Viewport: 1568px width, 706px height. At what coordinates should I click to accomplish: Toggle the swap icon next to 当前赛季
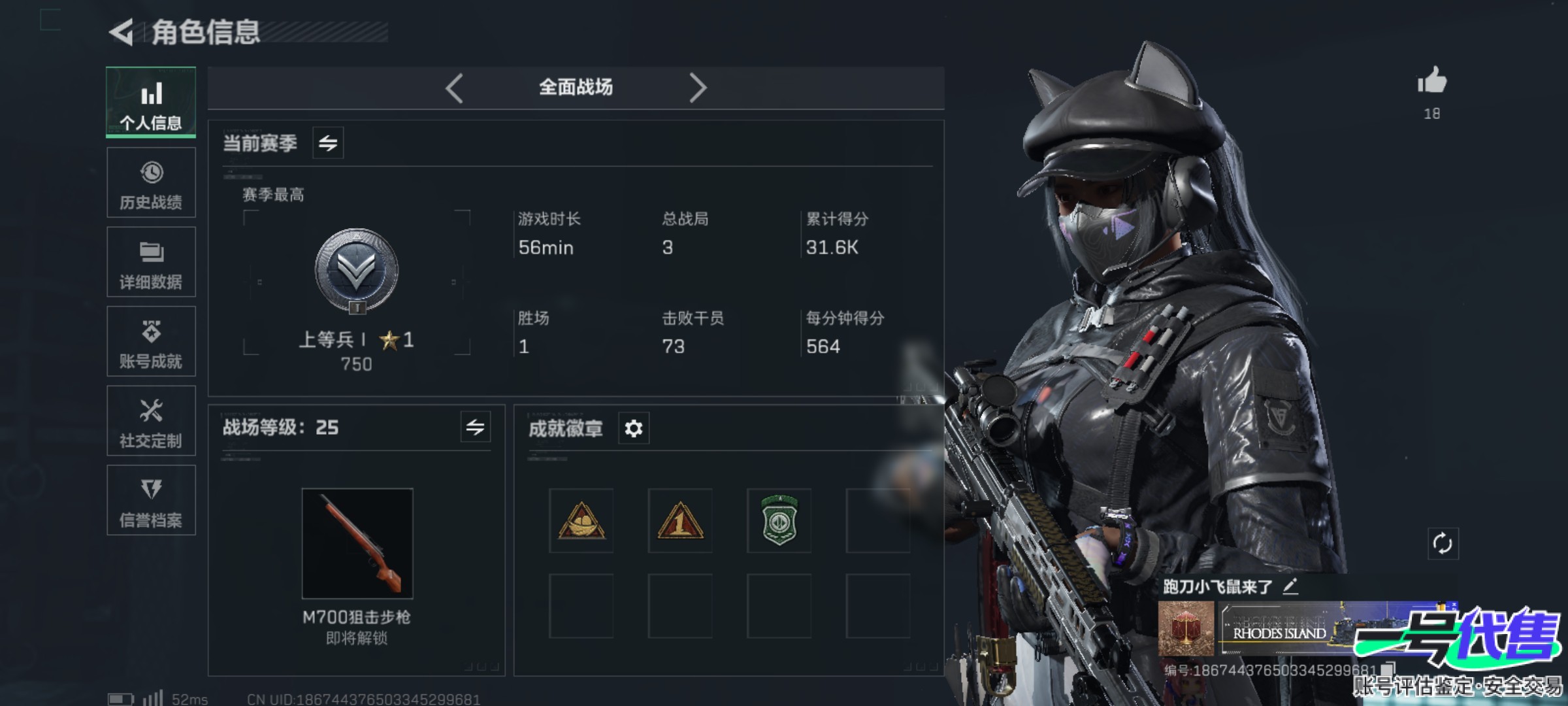pyautogui.click(x=328, y=143)
